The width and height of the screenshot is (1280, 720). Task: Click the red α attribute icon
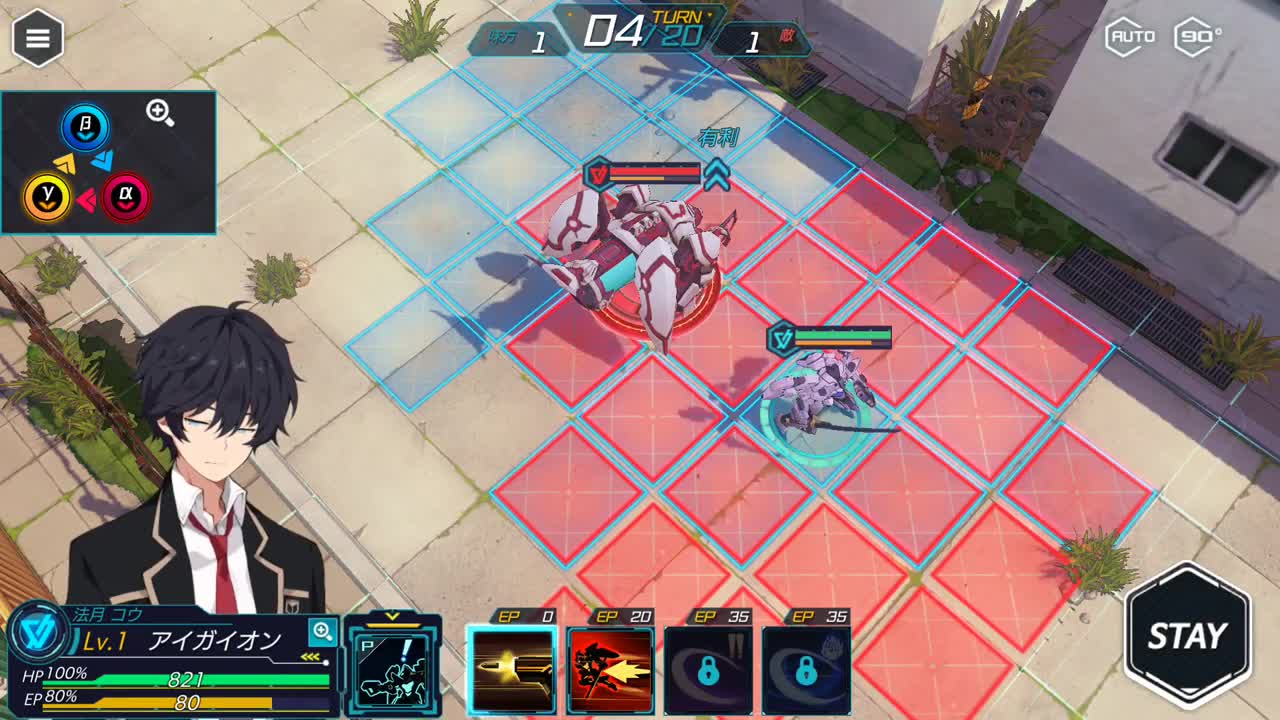point(126,197)
